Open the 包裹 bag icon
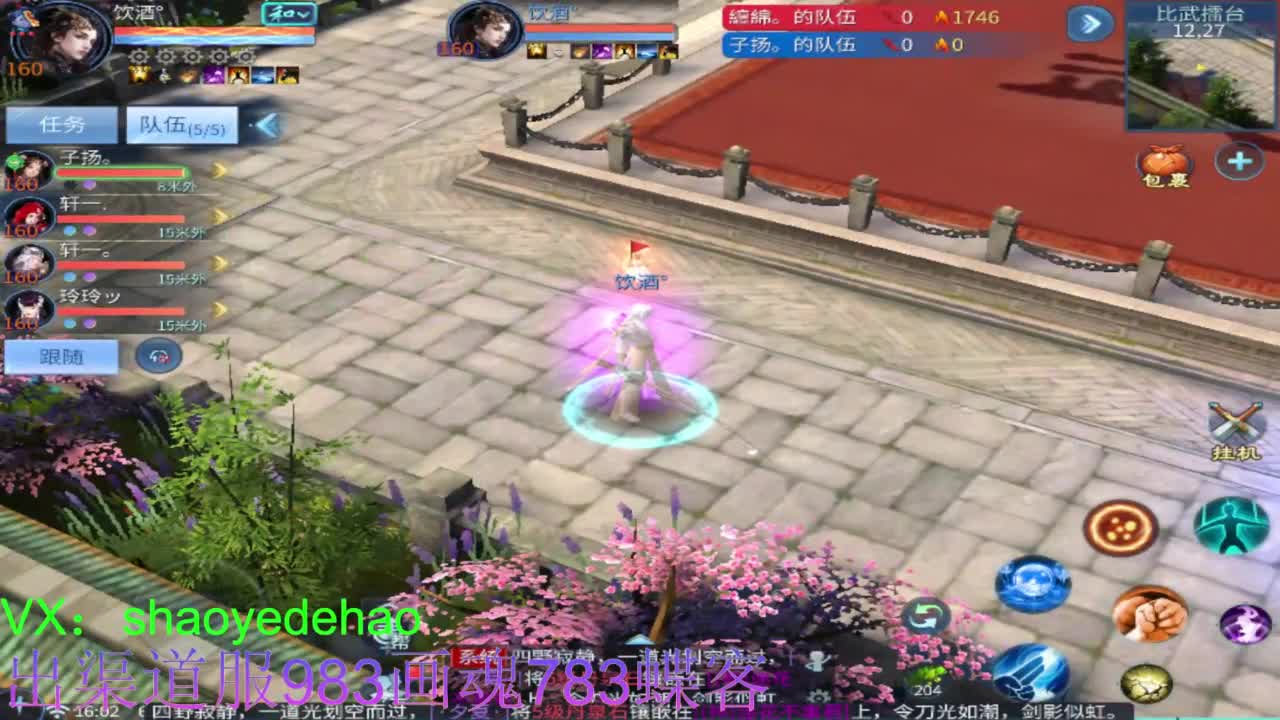This screenshot has height=720, width=1280. (1162, 165)
